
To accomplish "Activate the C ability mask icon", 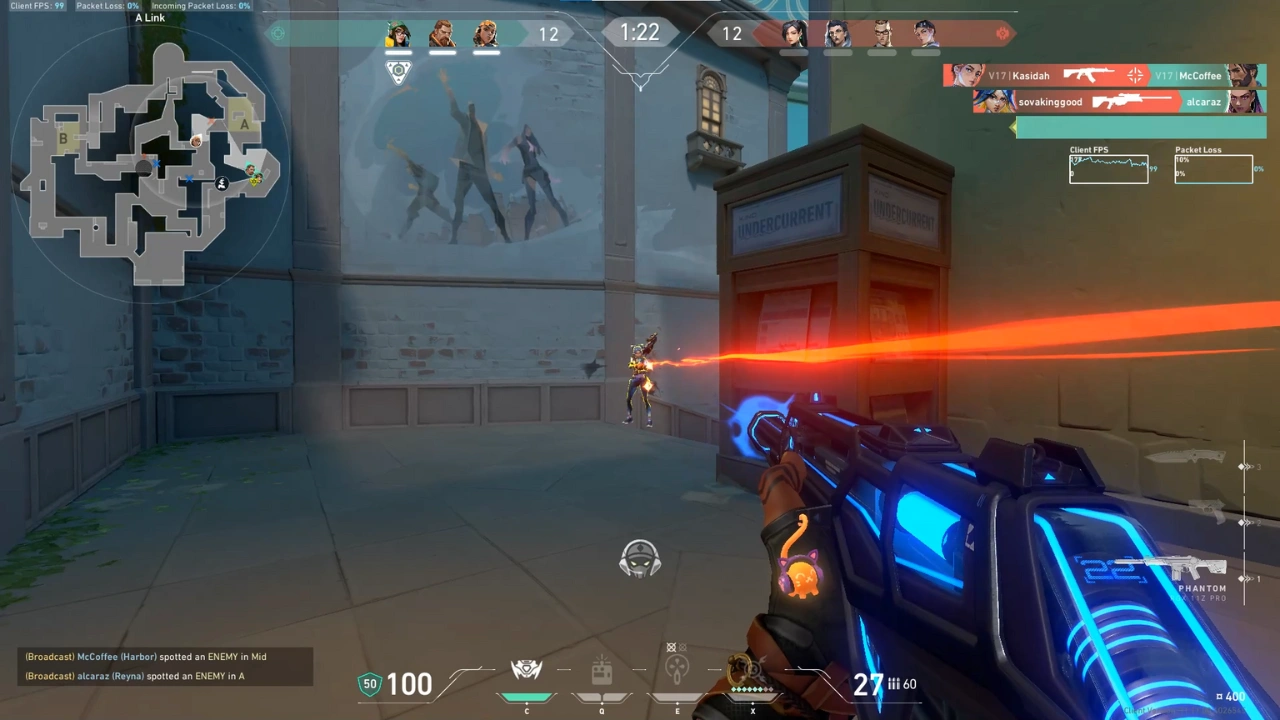I will [526, 670].
